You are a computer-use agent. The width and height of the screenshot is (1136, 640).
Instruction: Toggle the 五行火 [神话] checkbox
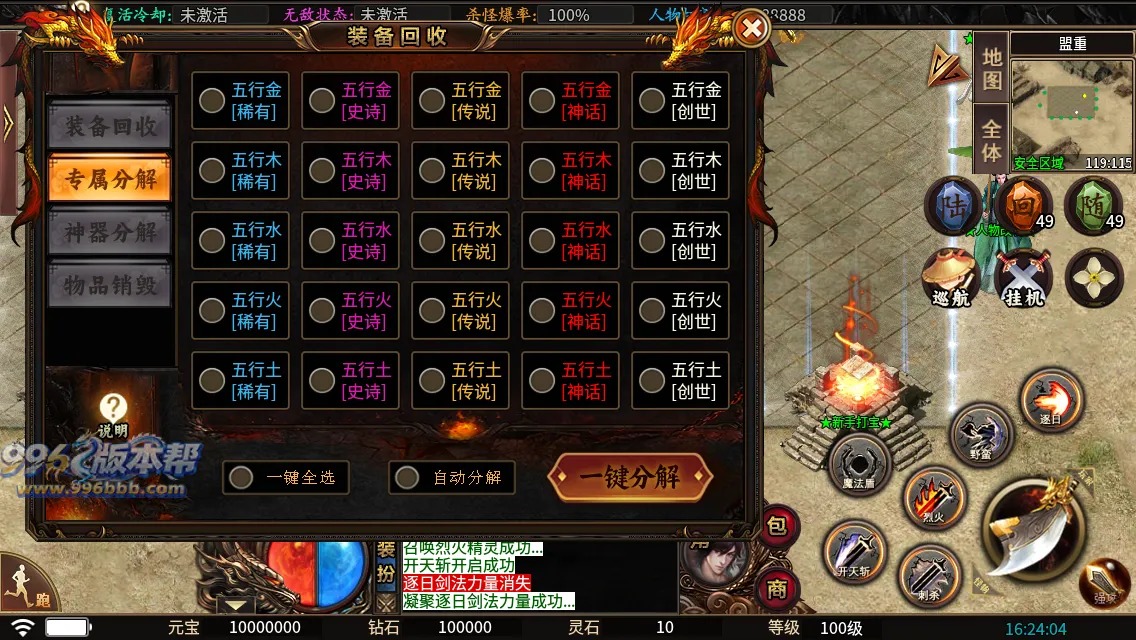pyautogui.click(x=542, y=310)
